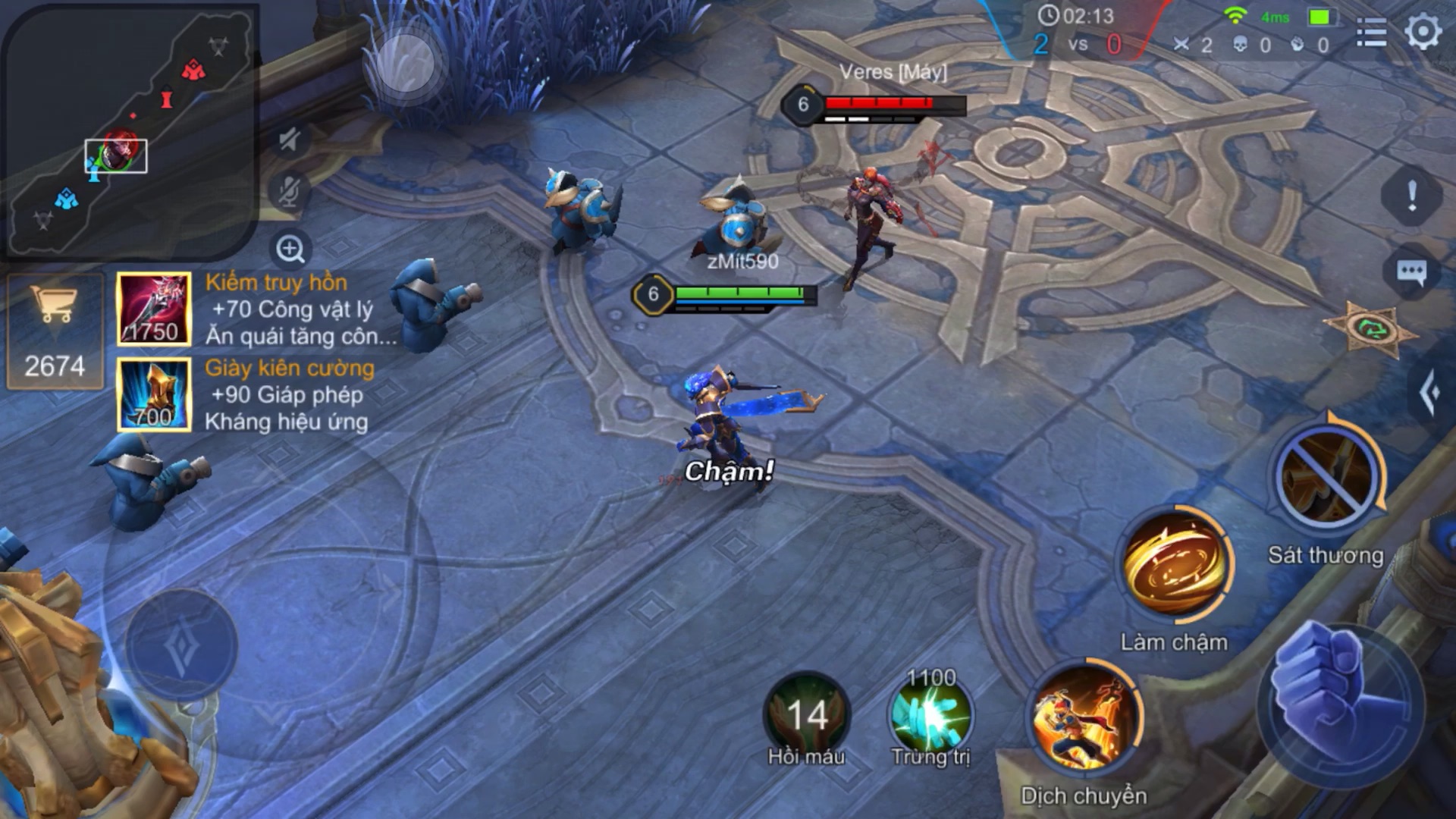Use the Hồi máu heal
The width and height of the screenshot is (1456, 819).
pyautogui.click(x=806, y=715)
